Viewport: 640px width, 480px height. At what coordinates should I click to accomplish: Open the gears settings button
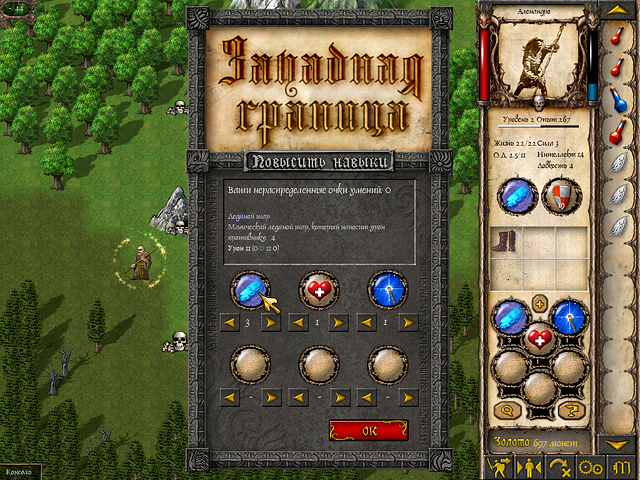click(589, 467)
